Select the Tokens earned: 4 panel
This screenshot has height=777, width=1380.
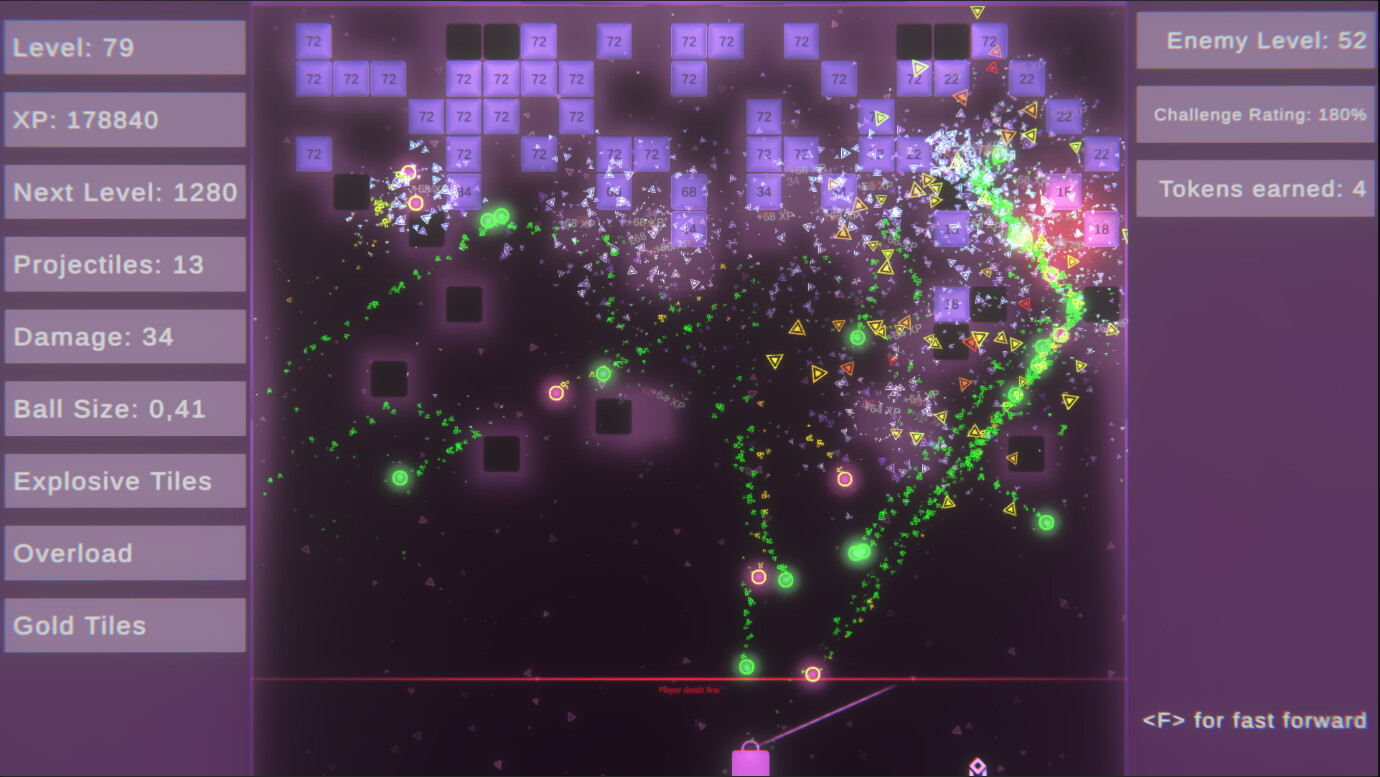[1255, 188]
